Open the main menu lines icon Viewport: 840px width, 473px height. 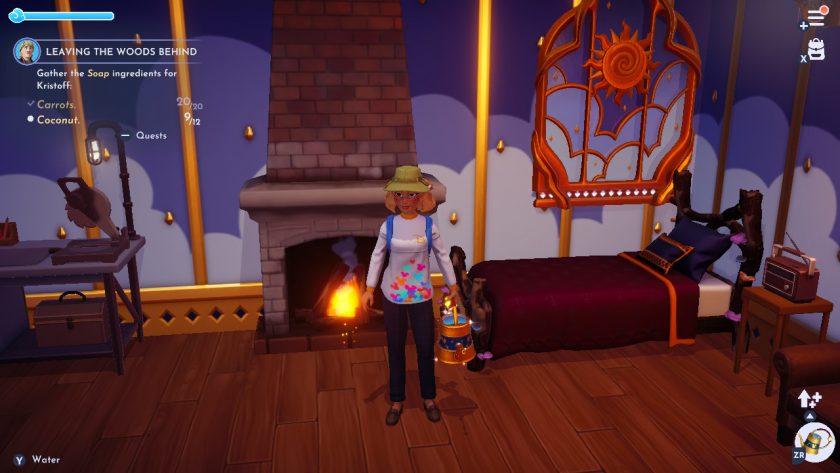816,17
